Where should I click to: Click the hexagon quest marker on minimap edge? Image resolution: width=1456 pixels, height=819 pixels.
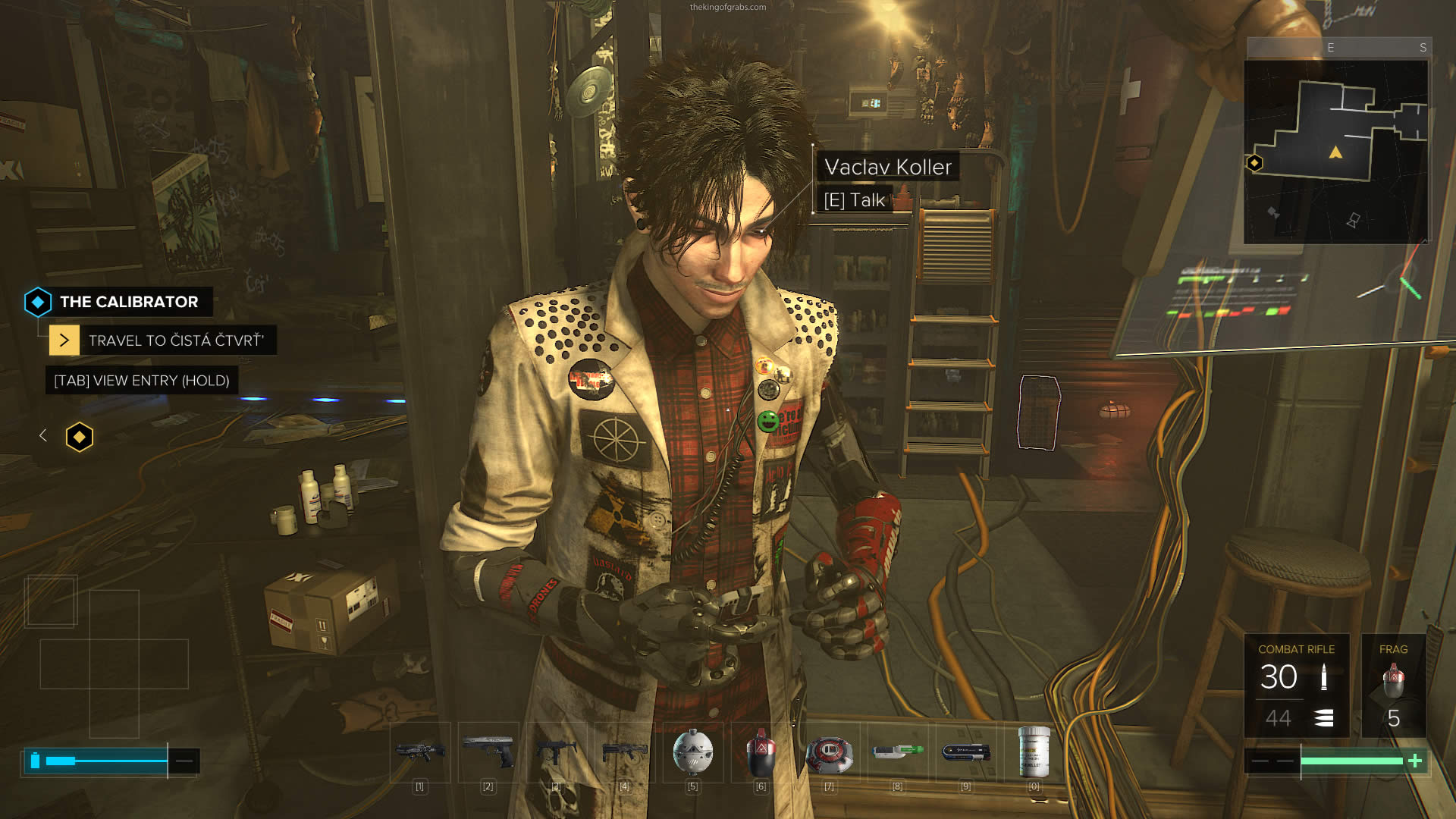1255,163
